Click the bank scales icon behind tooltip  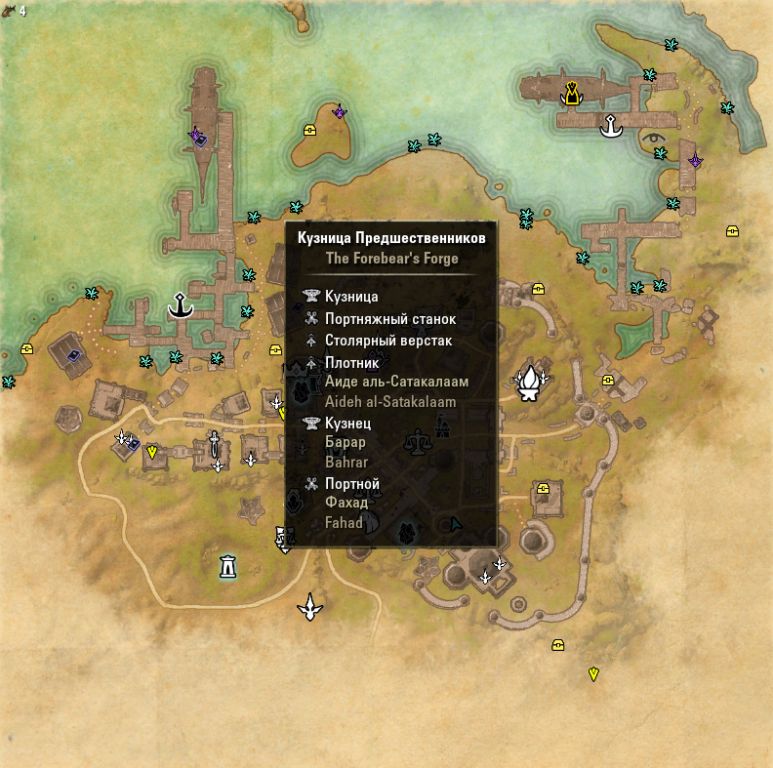pos(415,439)
